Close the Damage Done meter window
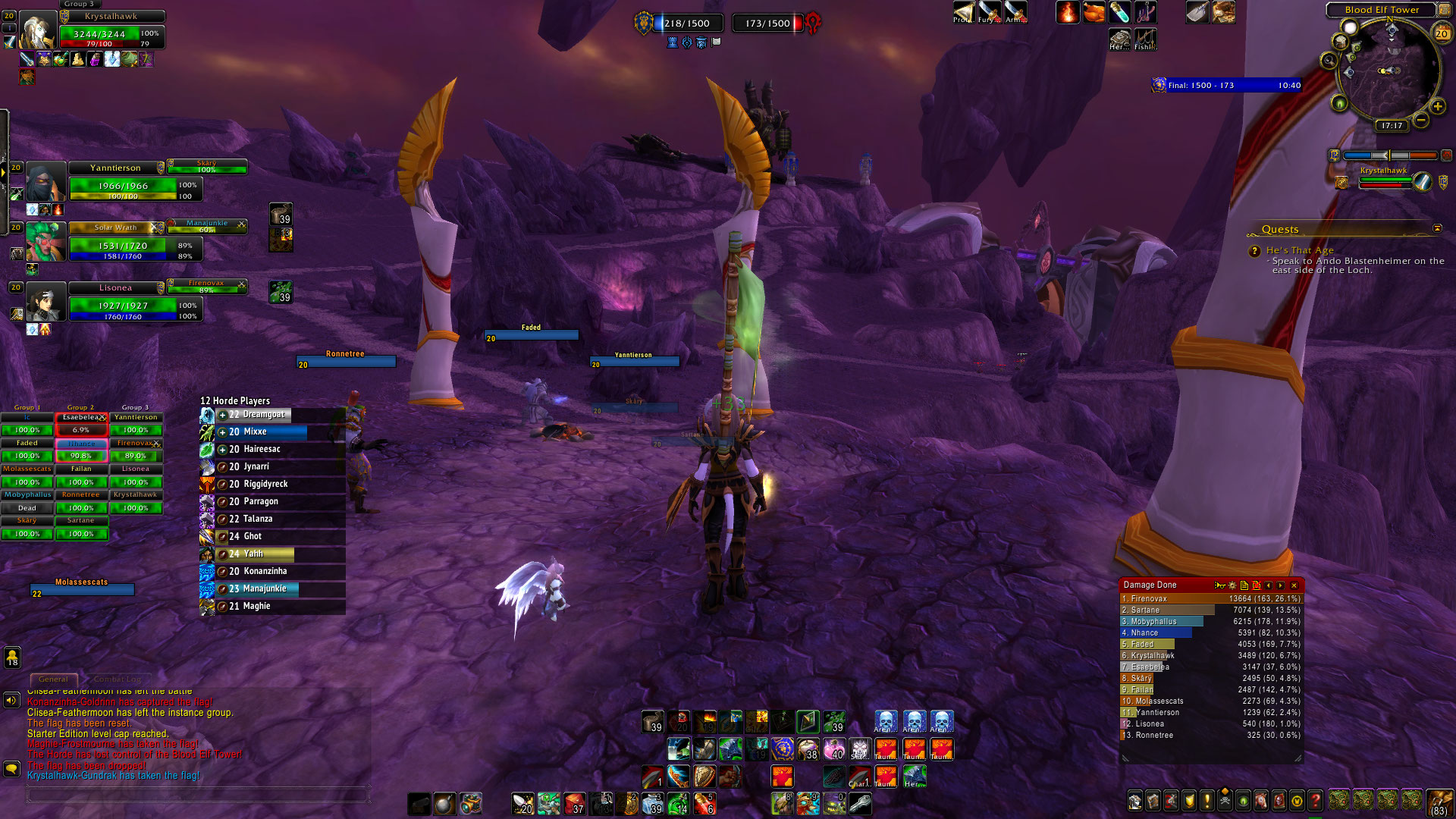The image size is (1456, 819). [x=1294, y=585]
